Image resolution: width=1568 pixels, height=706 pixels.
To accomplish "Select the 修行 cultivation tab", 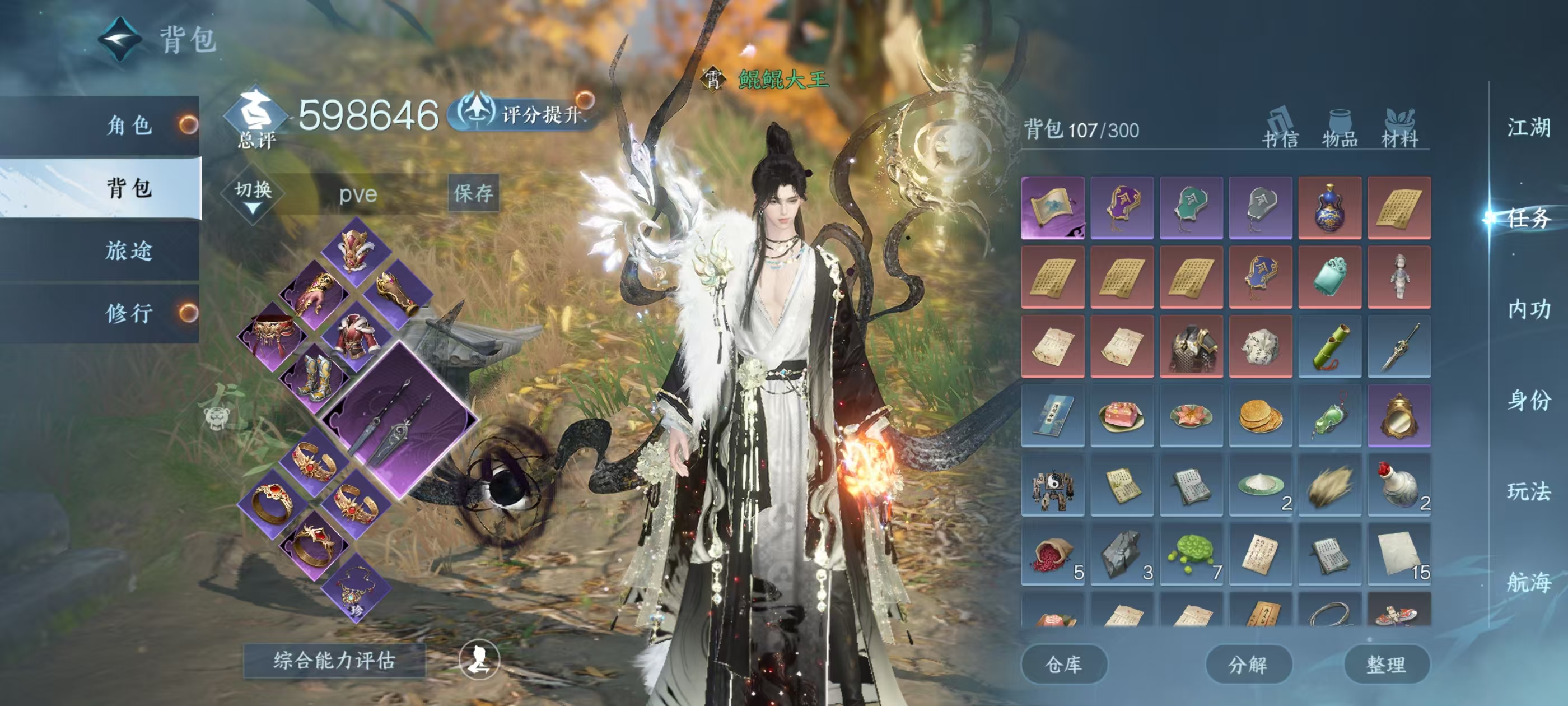I will point(129,313).
